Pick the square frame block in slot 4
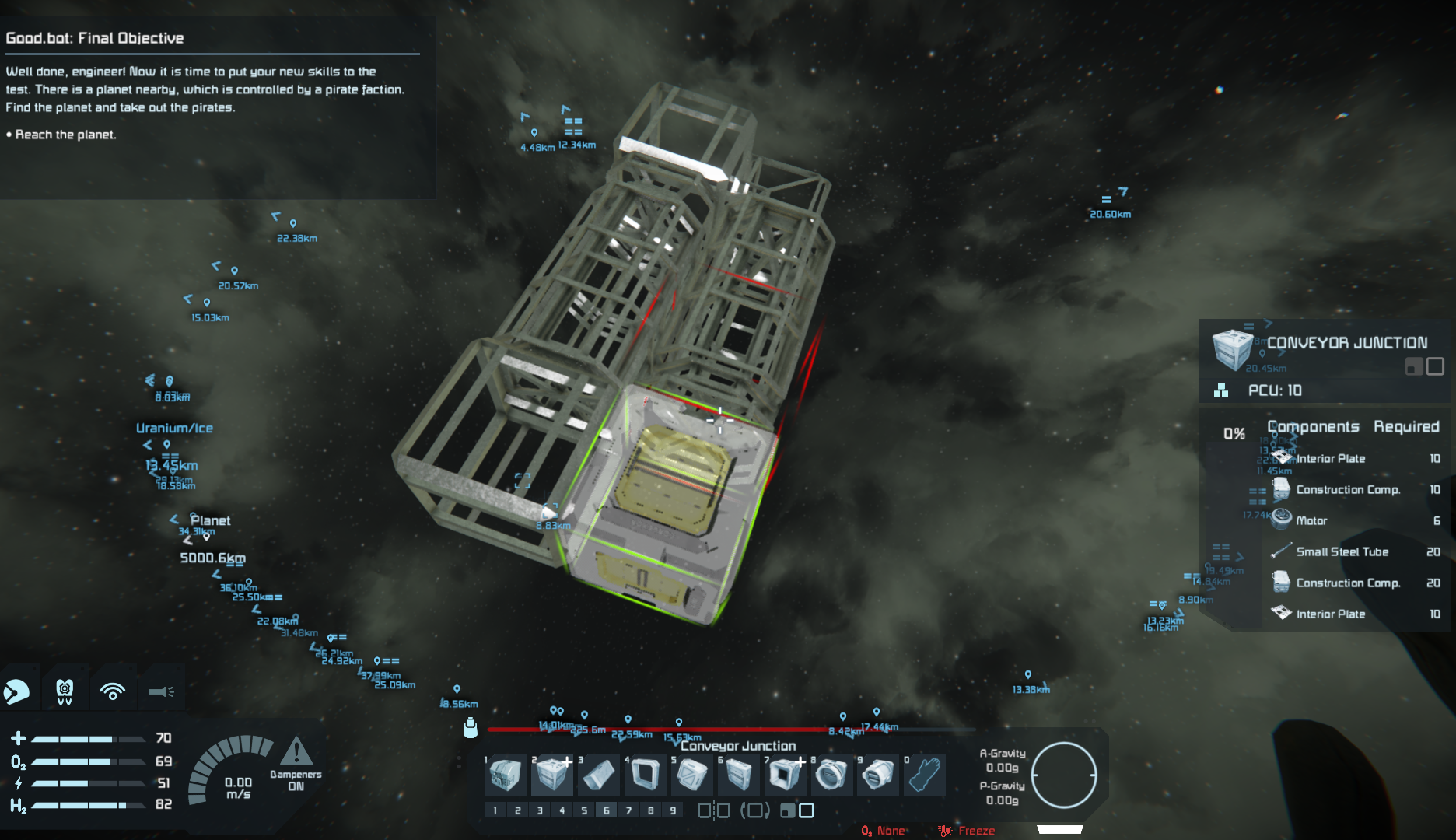Image resolution: width=1456 pixels, height=840 pixels. point(645,775)
